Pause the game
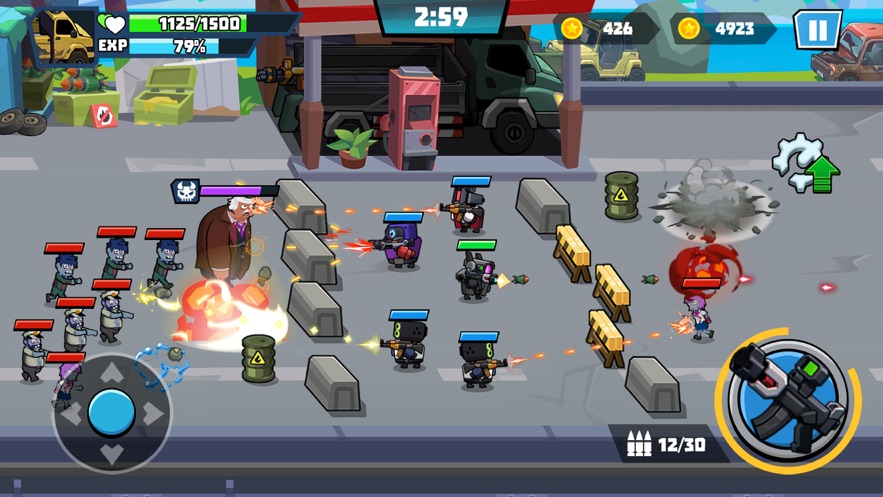Screen dimensions: 883x497 [817, 30]
